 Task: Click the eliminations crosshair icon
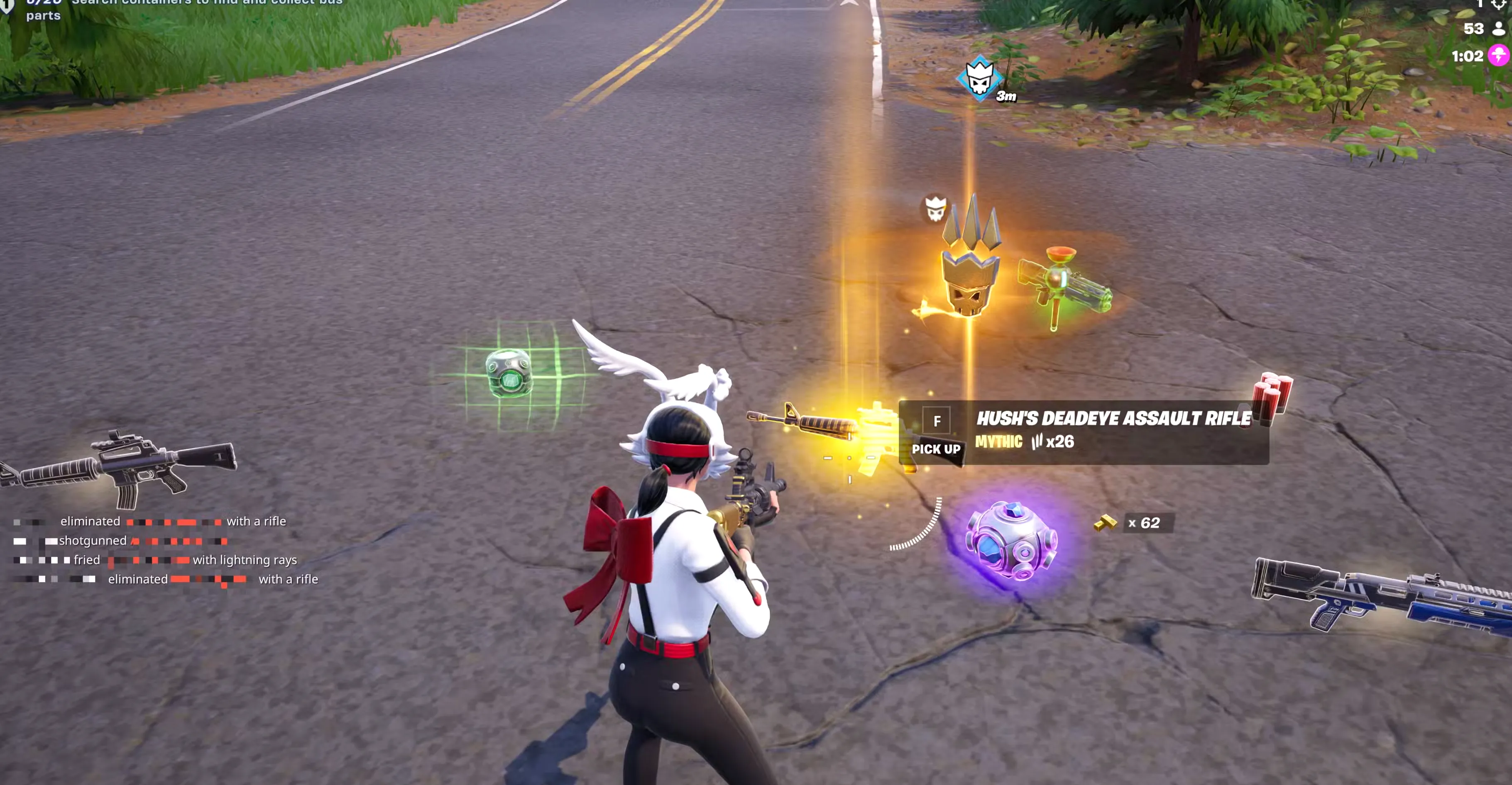pos(1498,5)
